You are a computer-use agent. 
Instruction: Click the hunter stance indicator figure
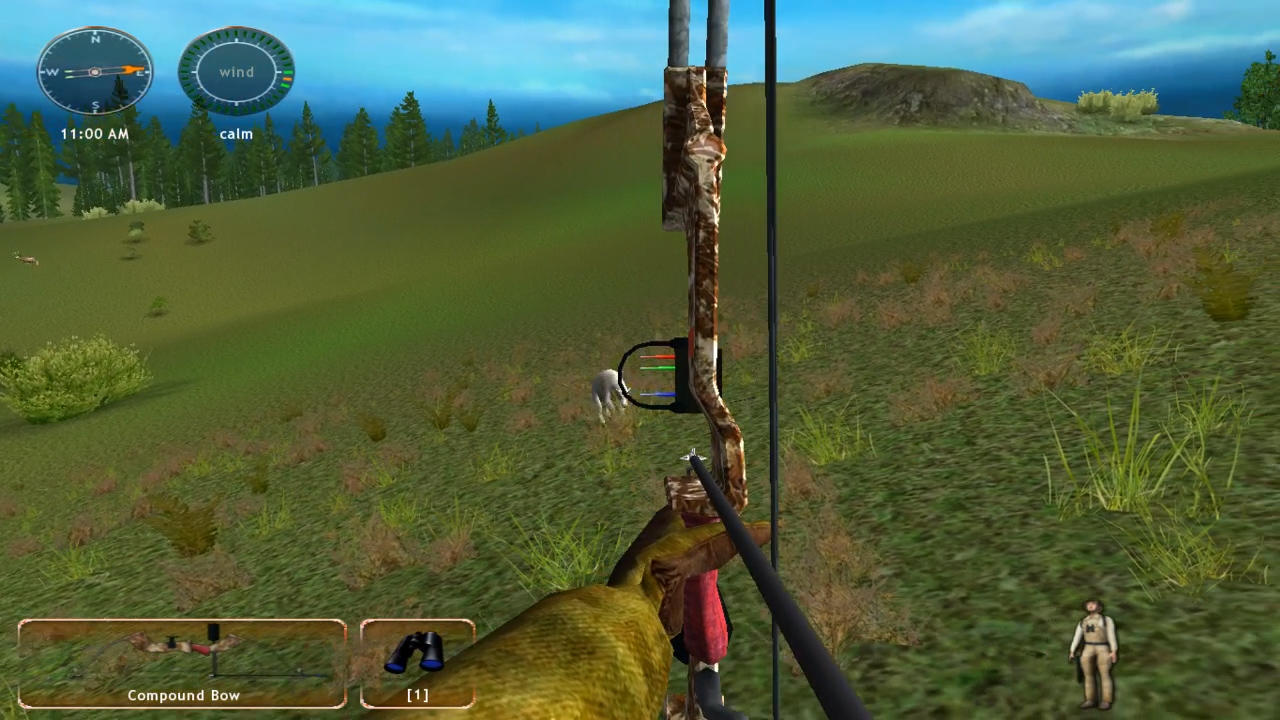tap(1093, 648)
